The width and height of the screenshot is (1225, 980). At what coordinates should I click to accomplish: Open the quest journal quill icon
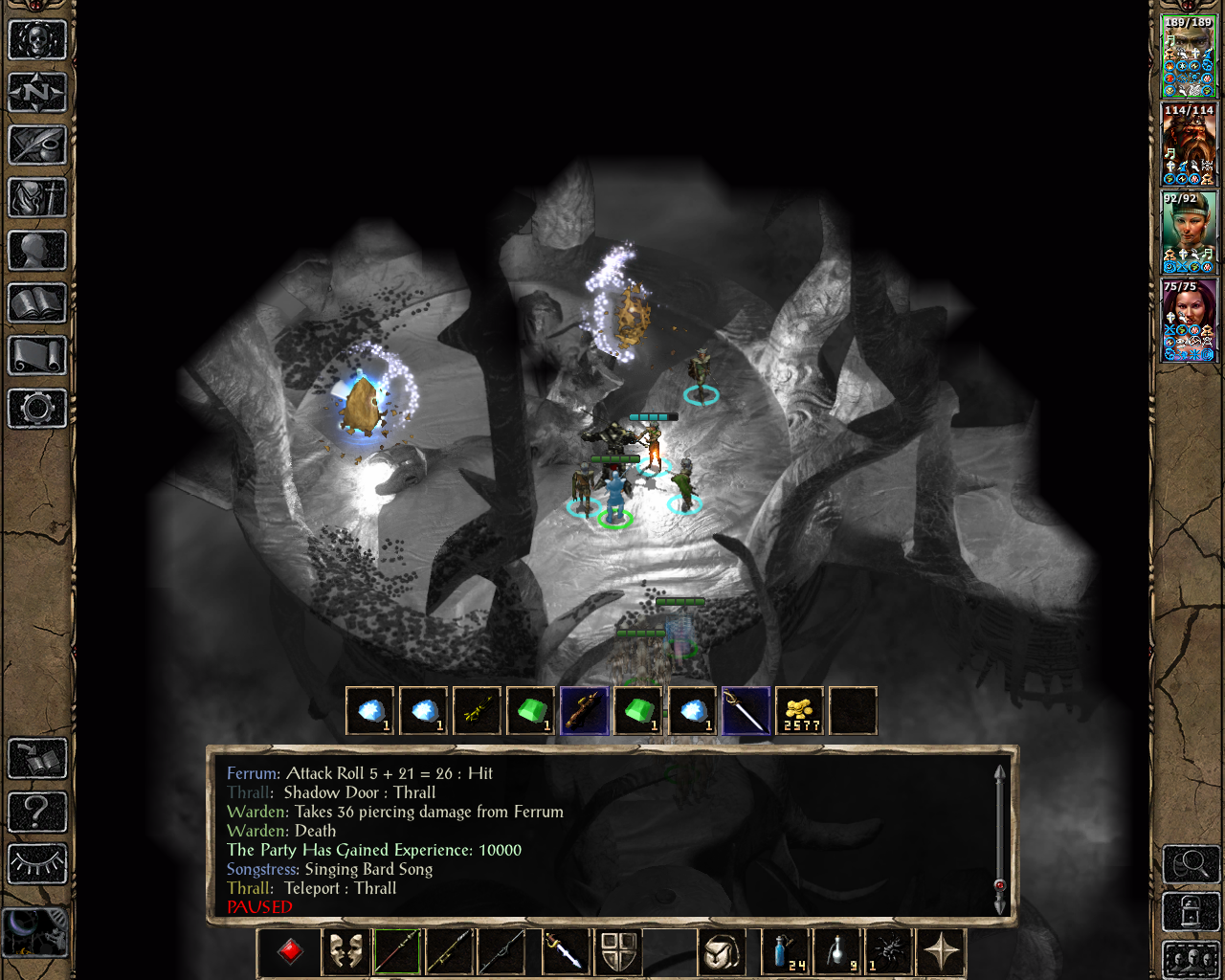(x=36, y=145)
